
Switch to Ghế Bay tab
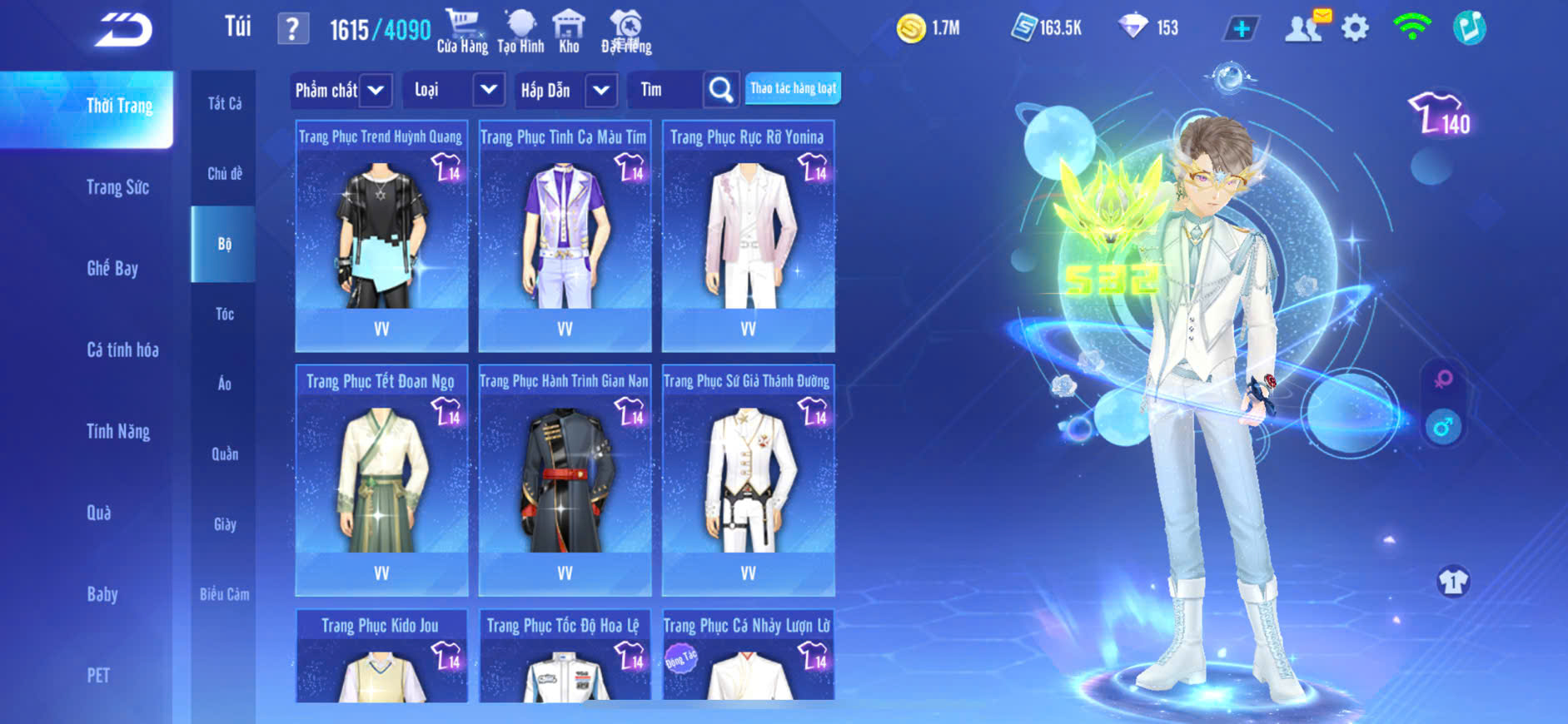click(112, 268)
